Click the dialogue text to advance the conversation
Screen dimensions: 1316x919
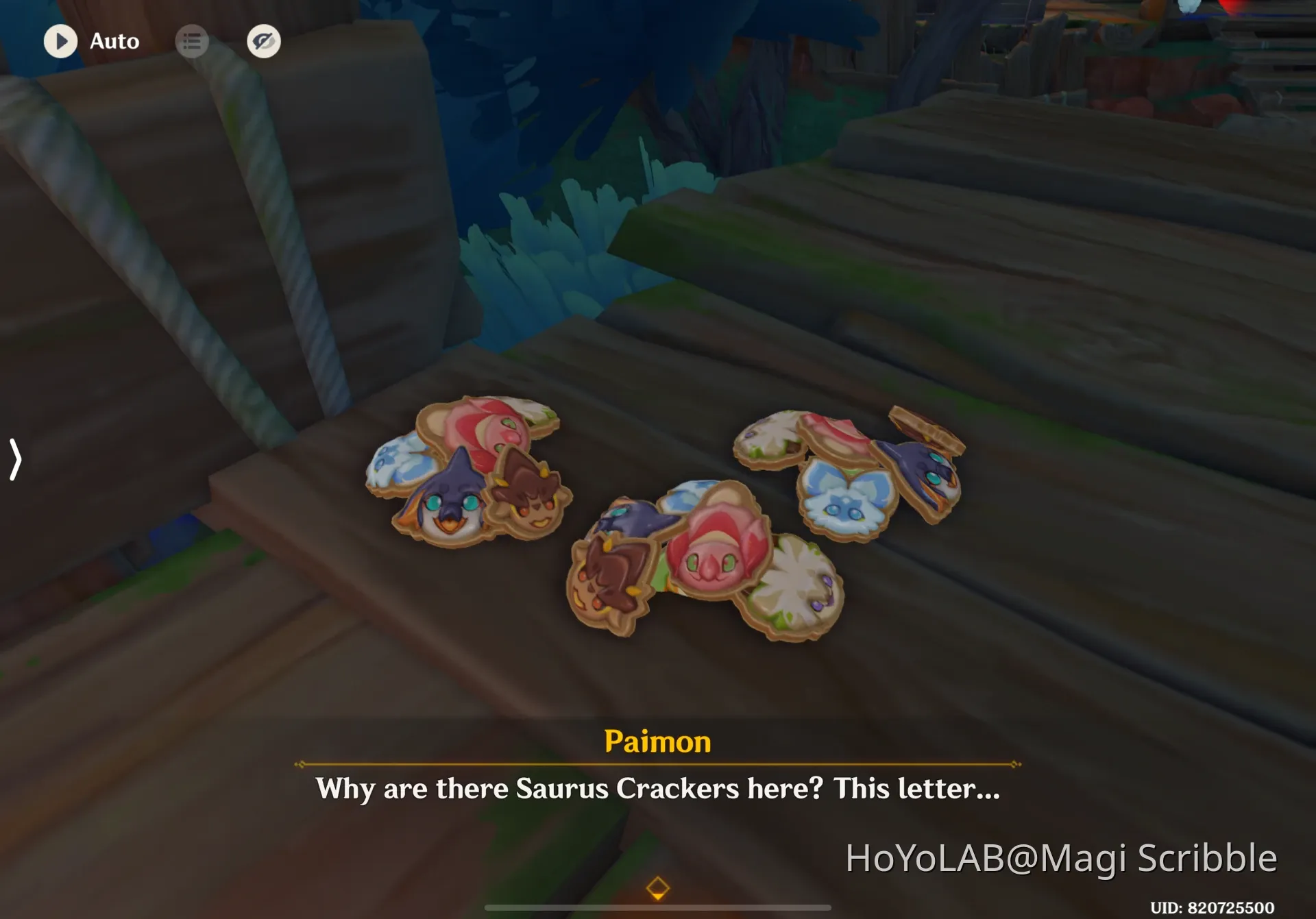(x=657, y=789)
